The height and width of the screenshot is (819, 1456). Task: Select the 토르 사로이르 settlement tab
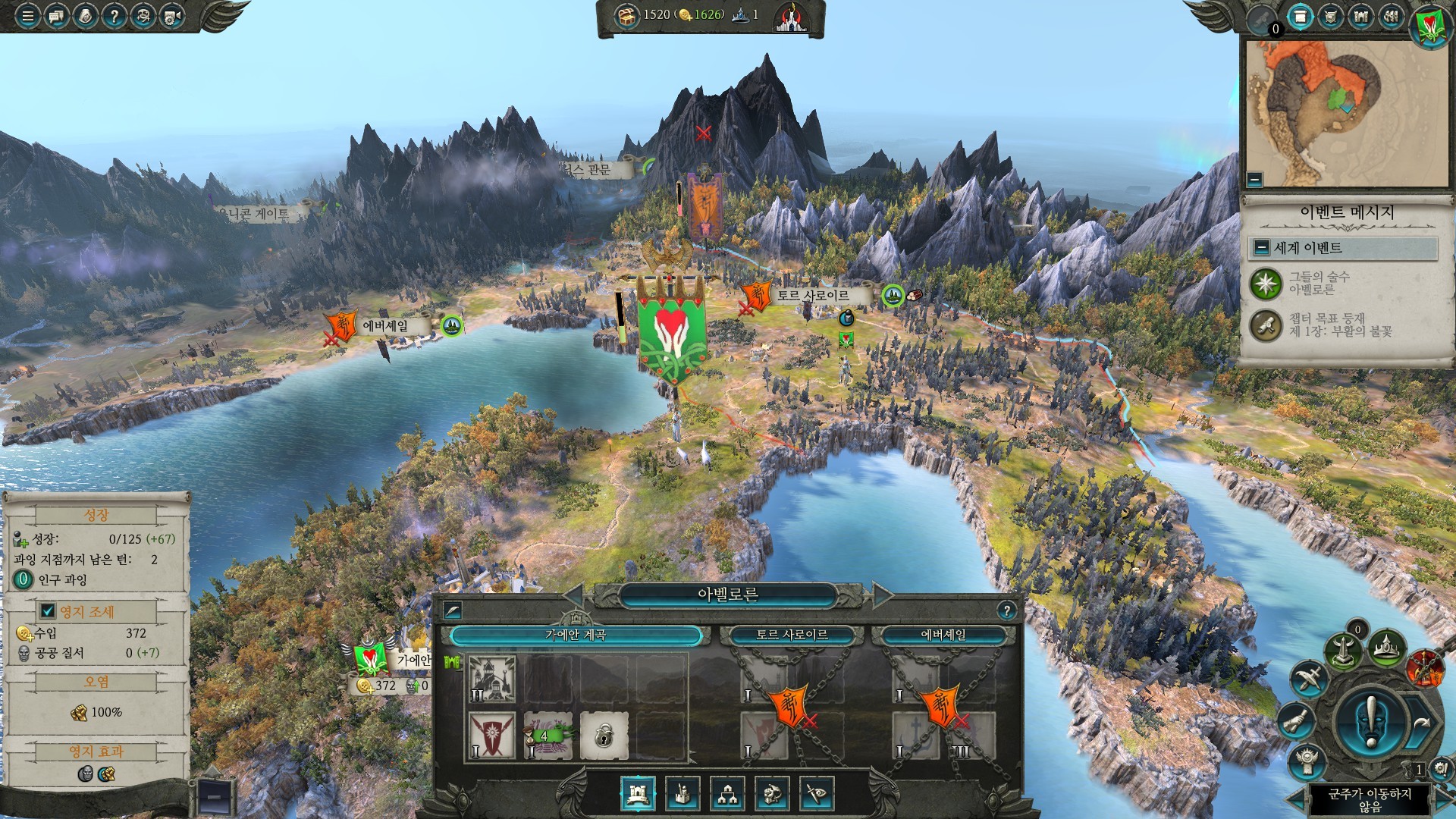coord(792,635)
